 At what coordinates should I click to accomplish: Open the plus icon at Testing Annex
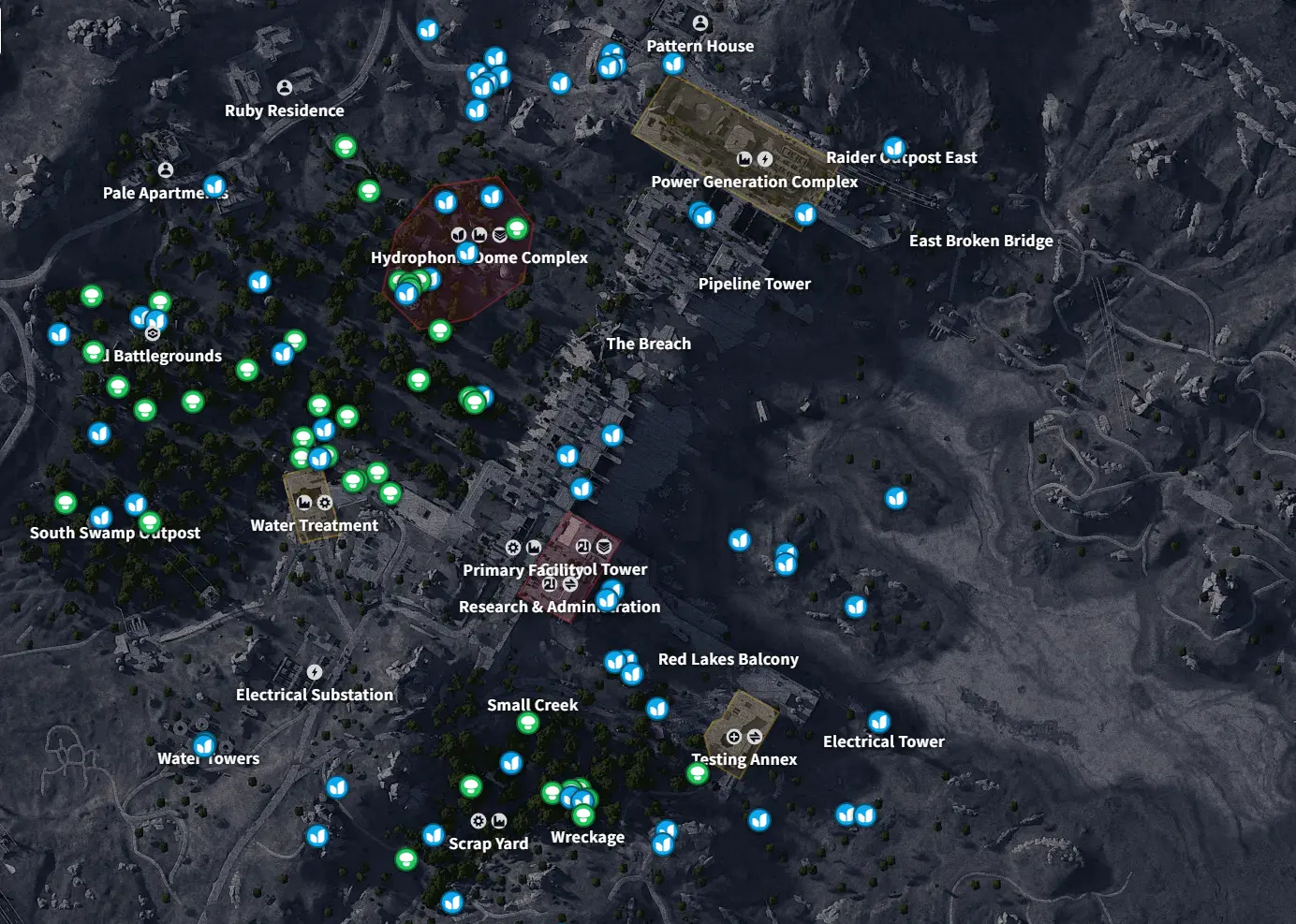pyautogui.click(x=734, y=736)
